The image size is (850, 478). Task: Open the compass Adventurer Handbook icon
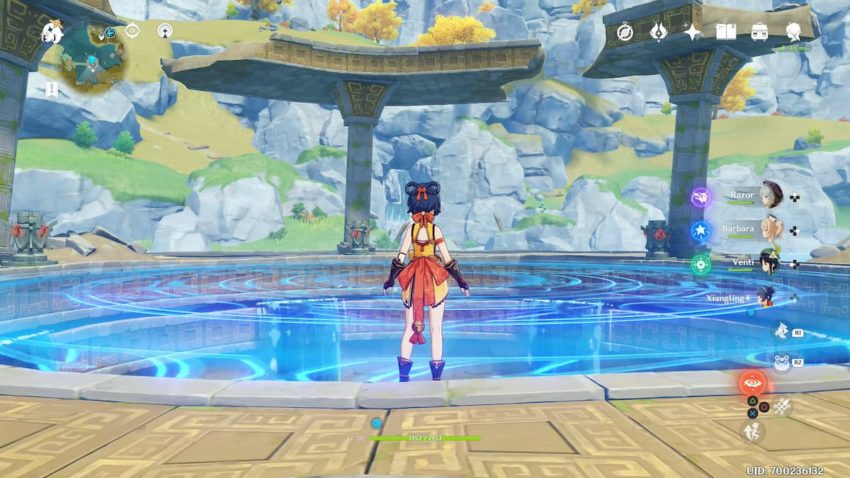[625, 32]
